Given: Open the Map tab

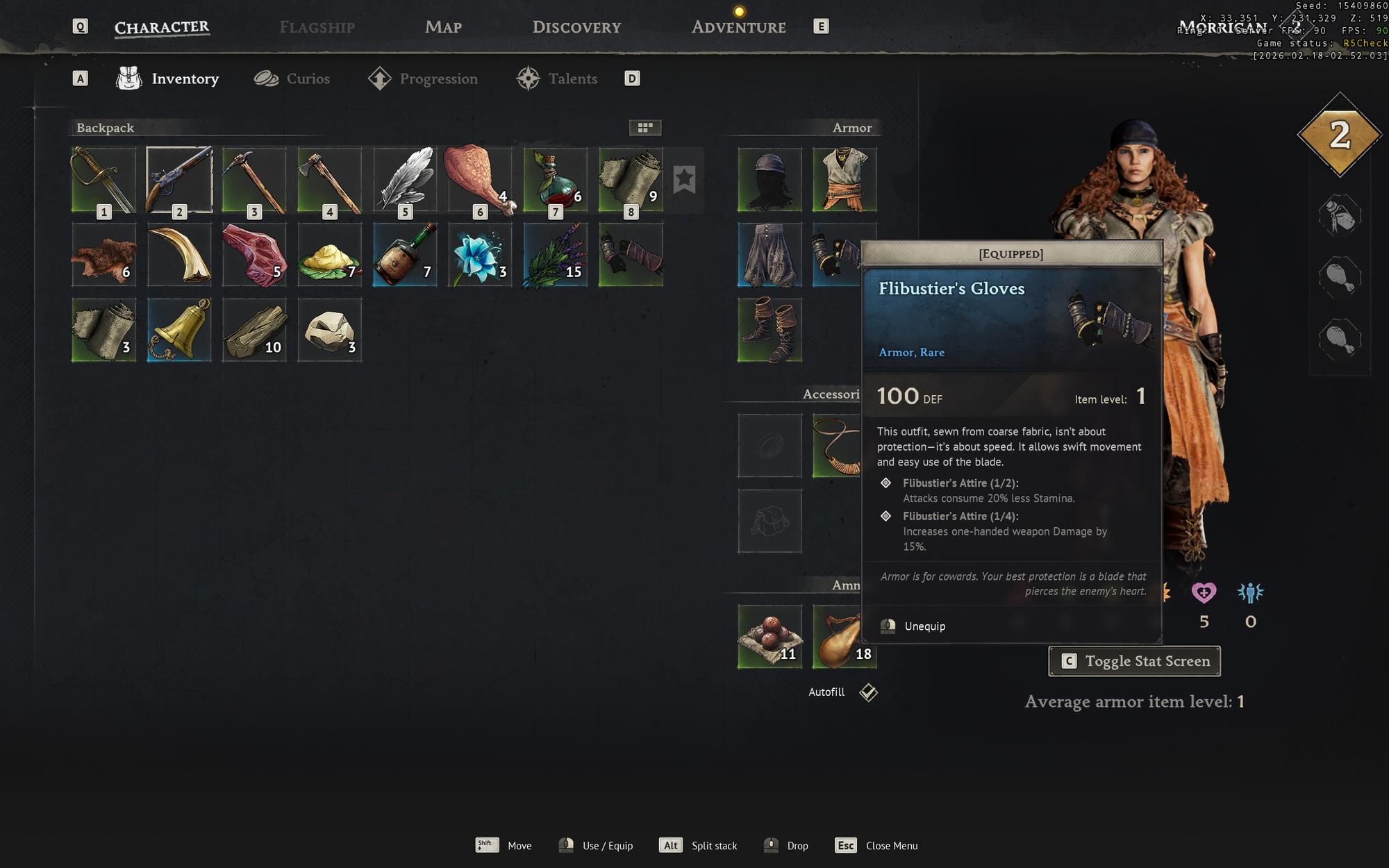Looking at the screenshot, I should pos(443,27).
